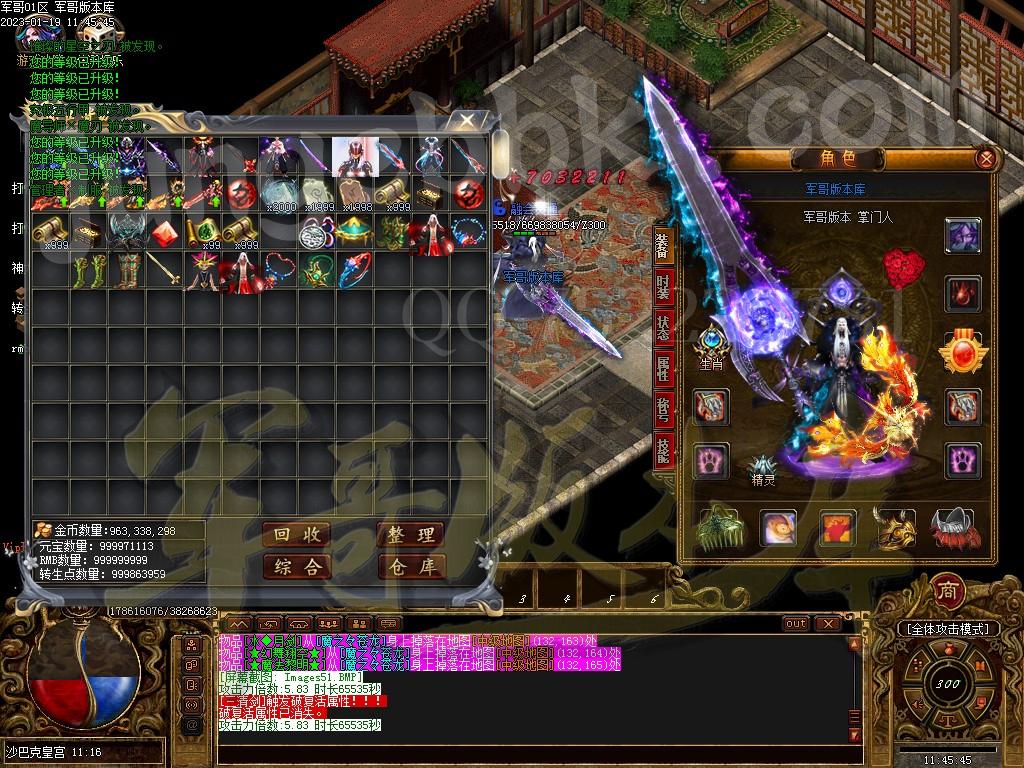The image size is (1024, 768).
Task: Open the 商 shop button
Action: [946, 591]
